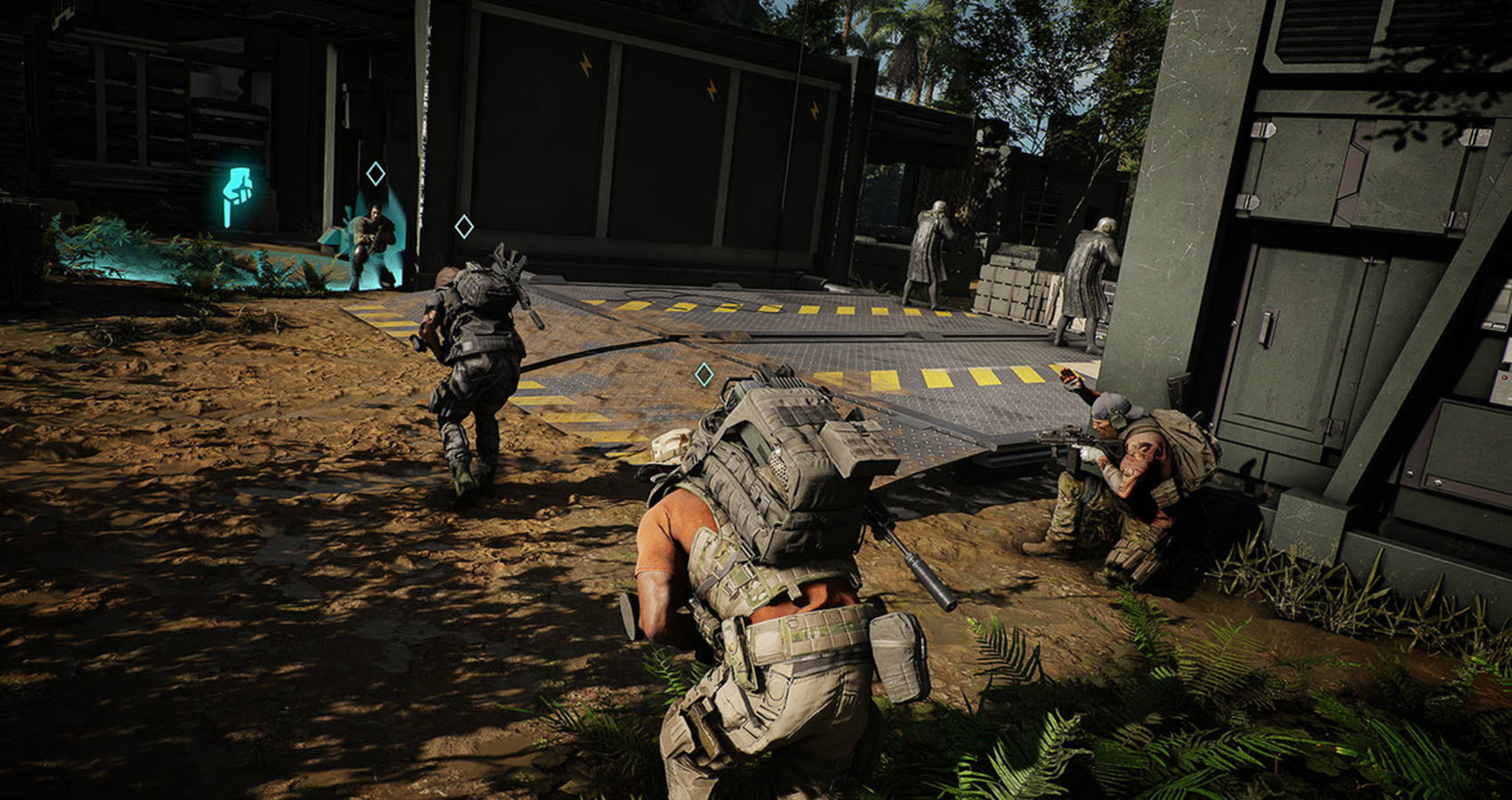The image size is (1512, 800).
Task: Select the diamond marker above the running teammate
Action: tap(463, 227)
